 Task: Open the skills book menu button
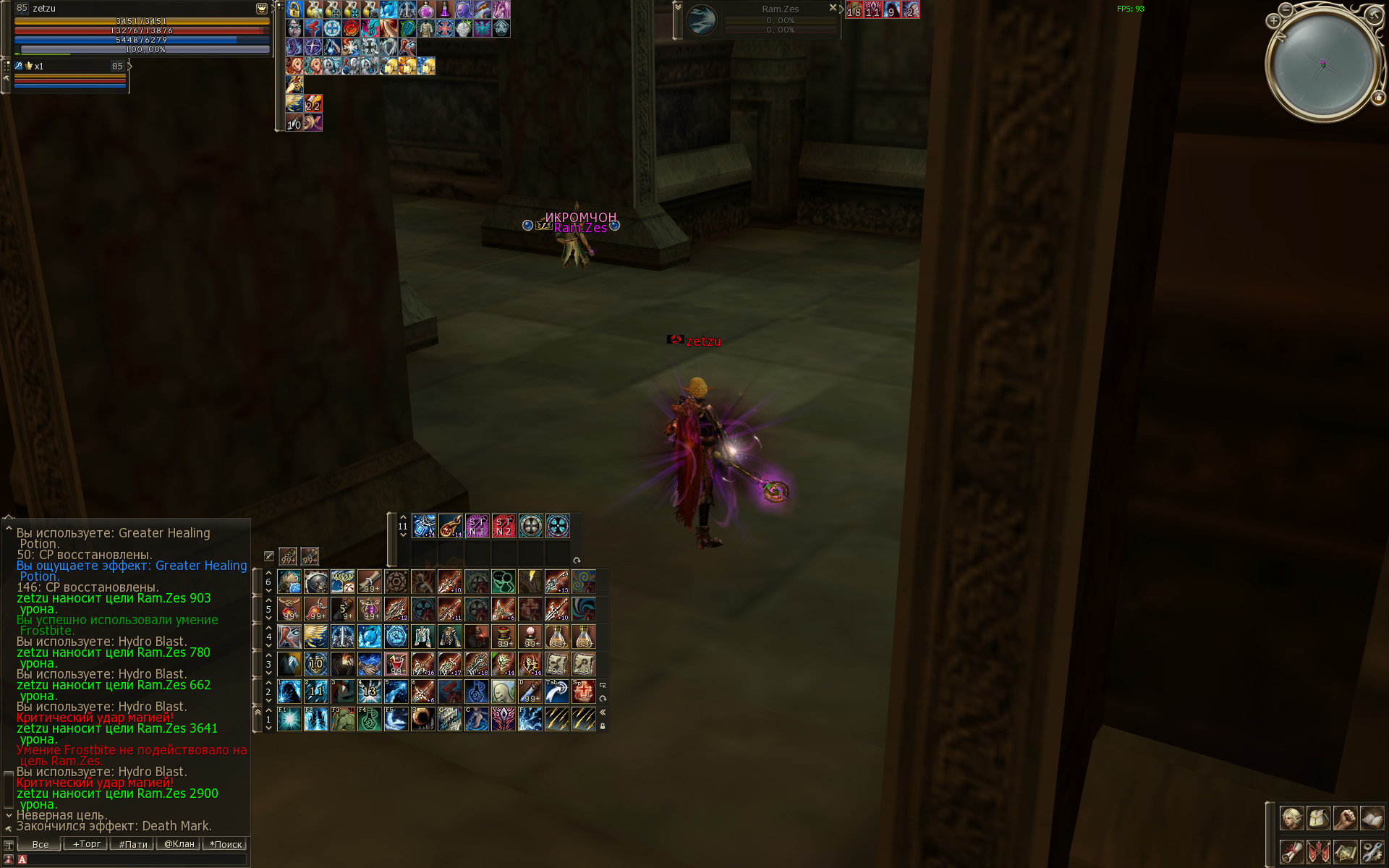(x=1372, y=818)
